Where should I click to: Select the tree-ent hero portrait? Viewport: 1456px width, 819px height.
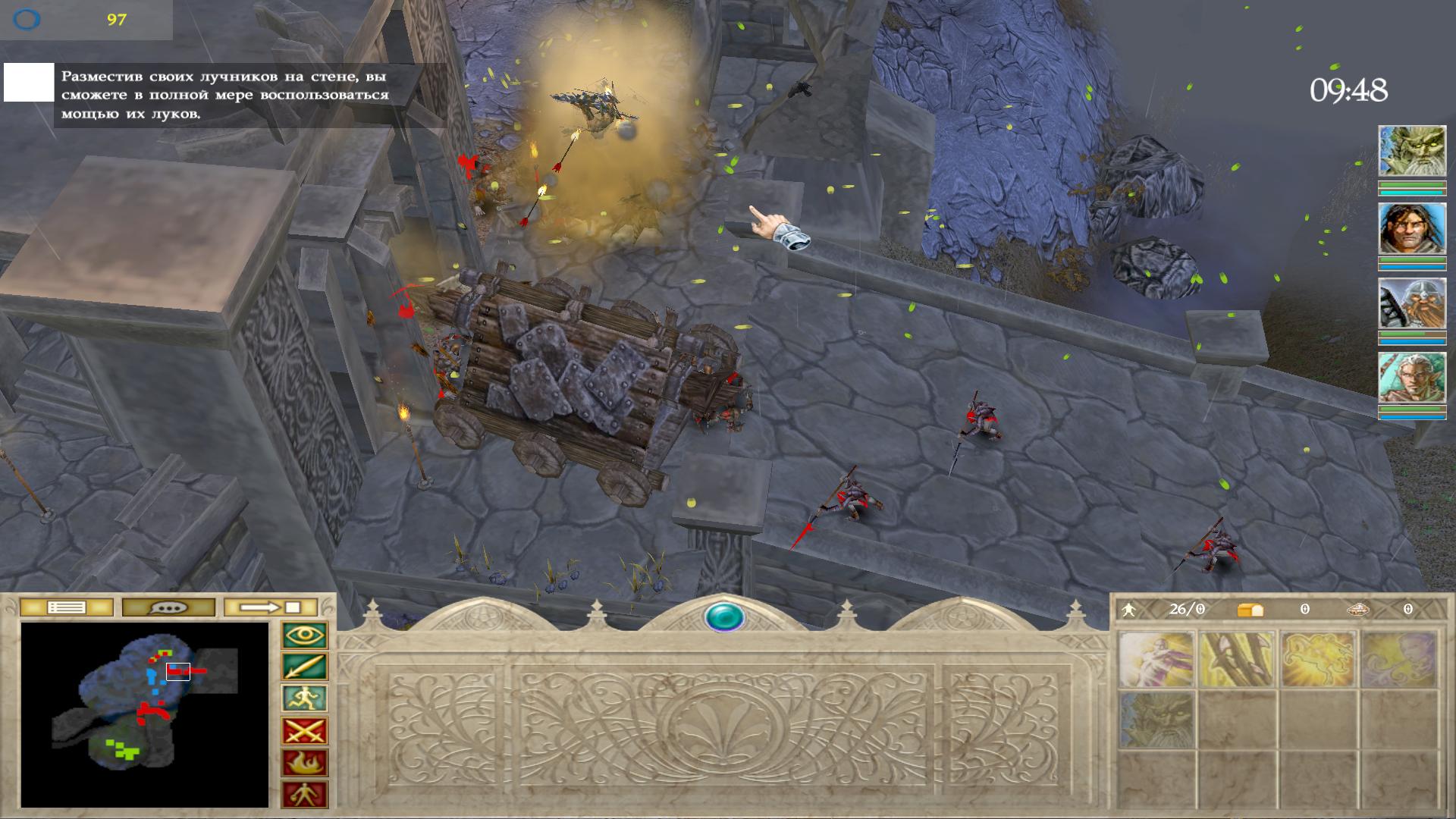[x=1411, y=152]
